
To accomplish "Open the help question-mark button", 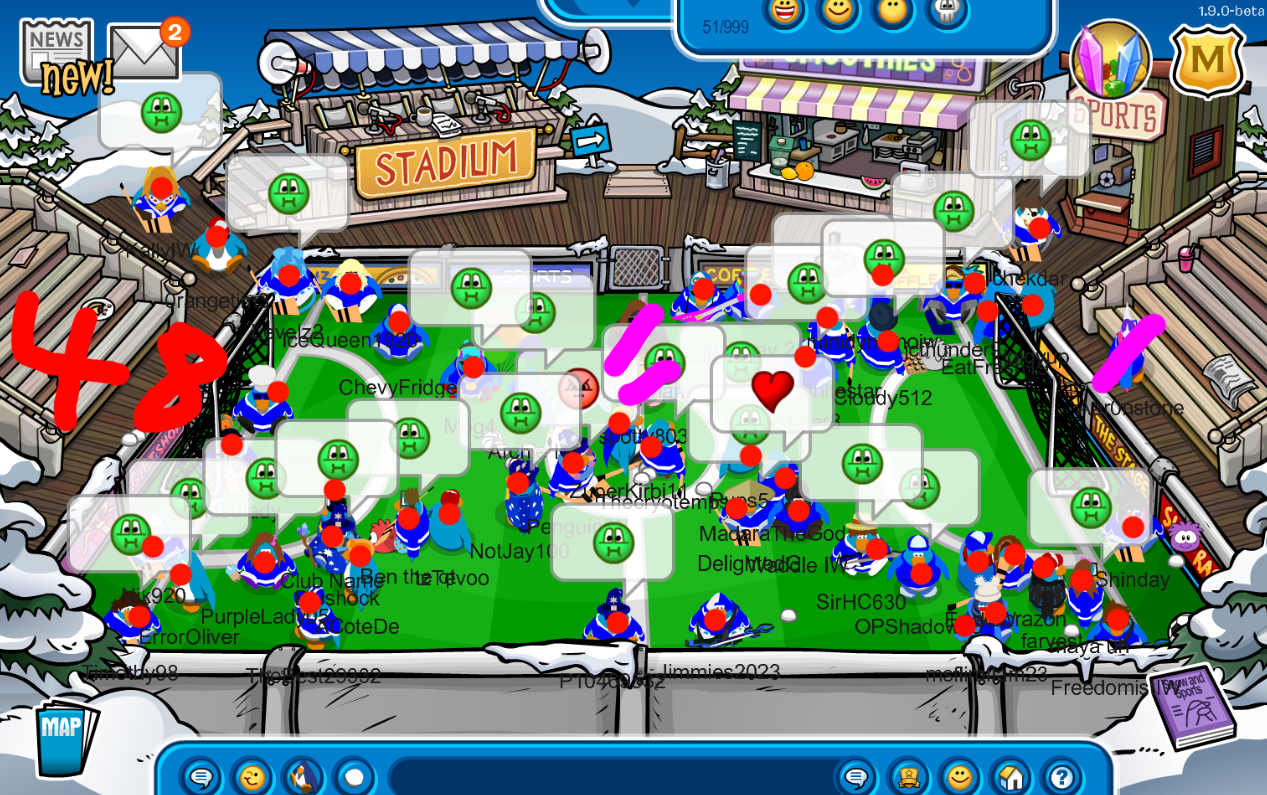I will pos(1061,777).
